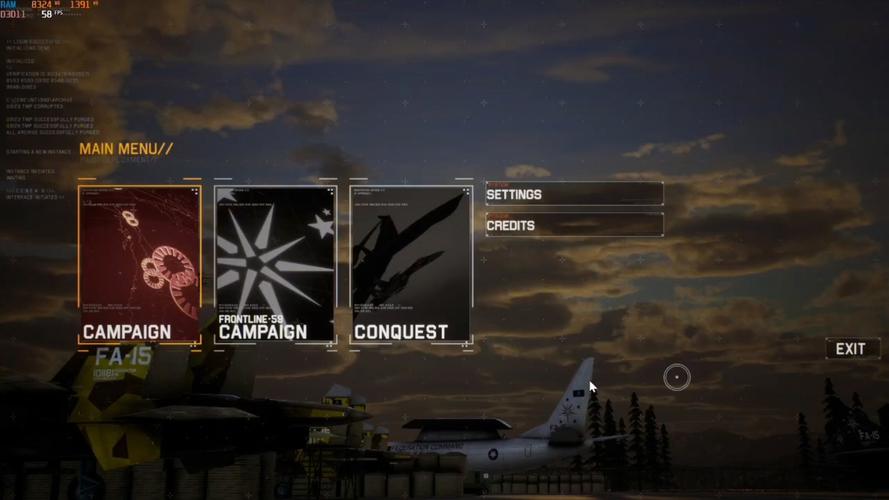Image resolution: width=889 pixels, height=500 pixels.
Task: Click the Exit button
Action: (x=851, y=349)
